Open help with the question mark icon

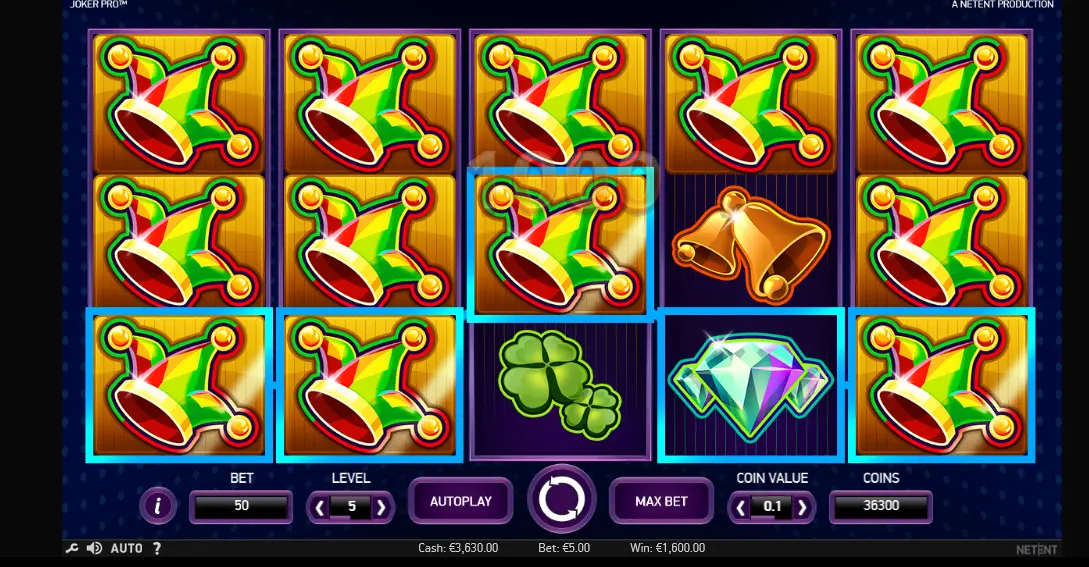coord(157,548)
